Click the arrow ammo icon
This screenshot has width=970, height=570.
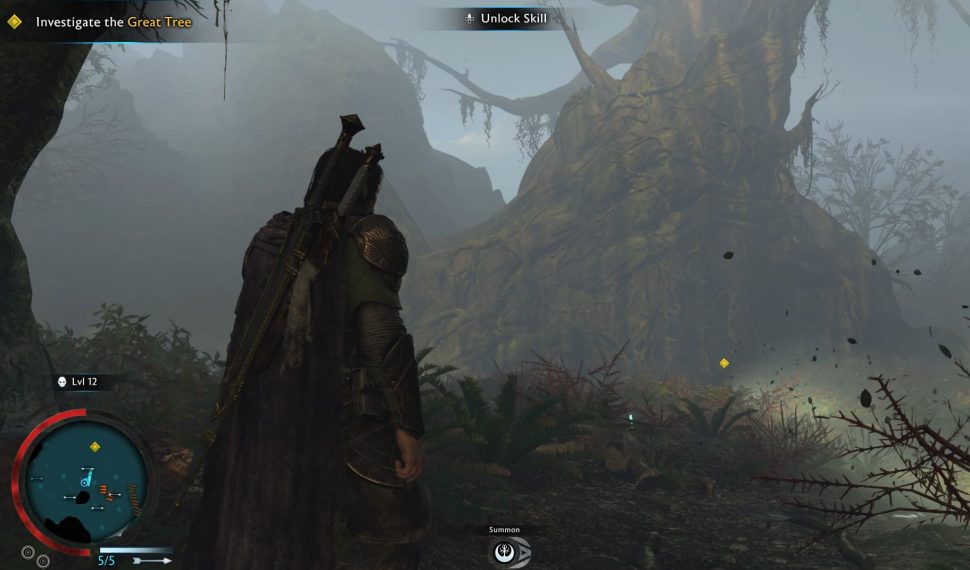(152, 561)
